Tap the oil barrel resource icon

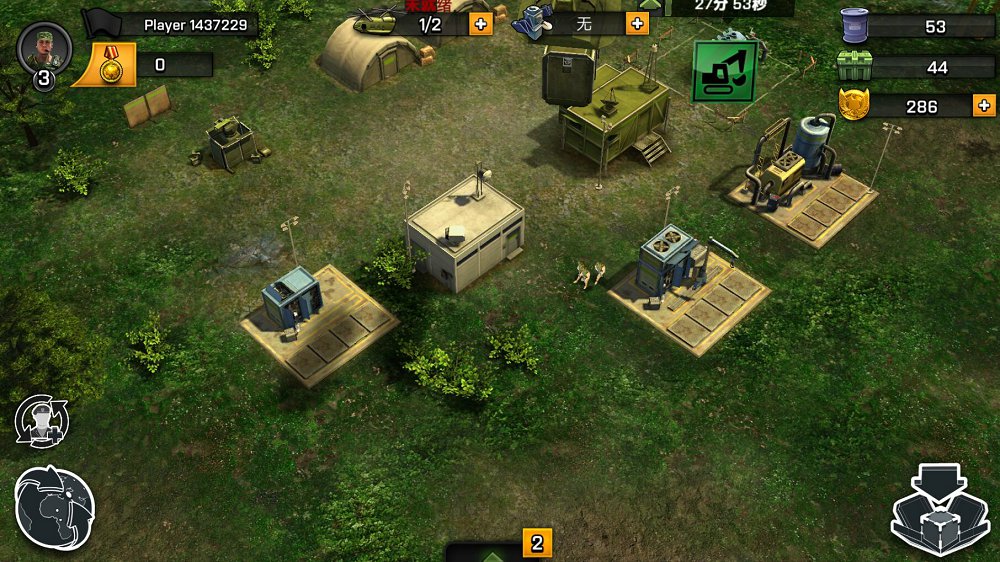coord(855,26)
